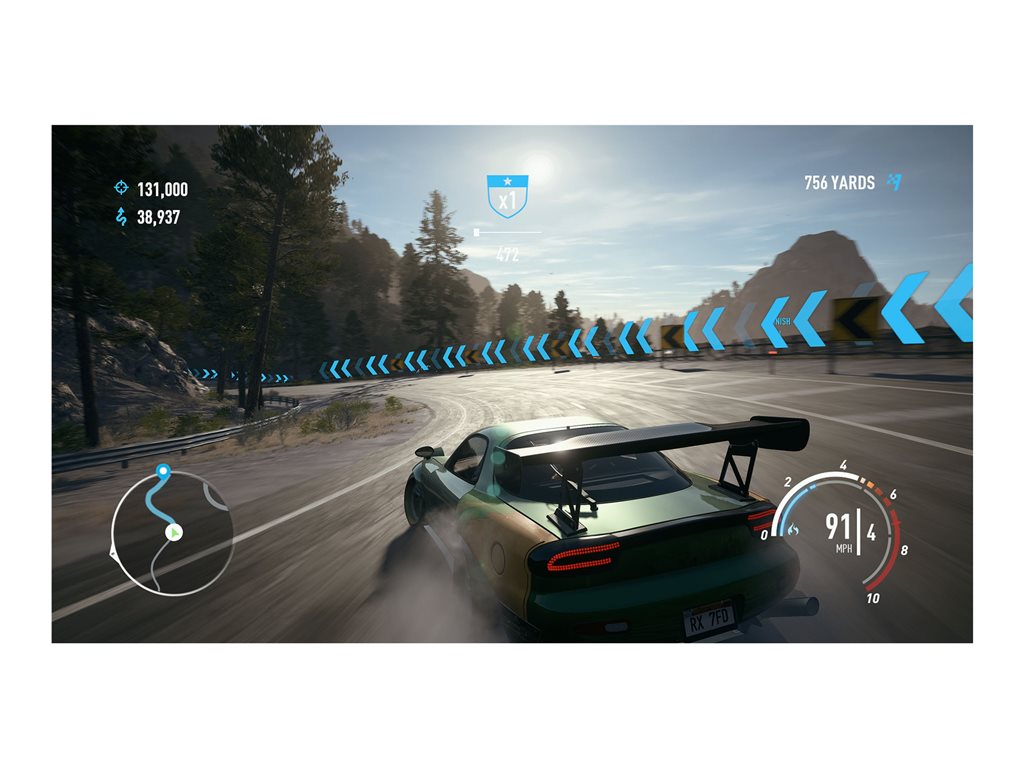
Task: Click the green player arrow on the minimap
Action: tap(174, 533)
